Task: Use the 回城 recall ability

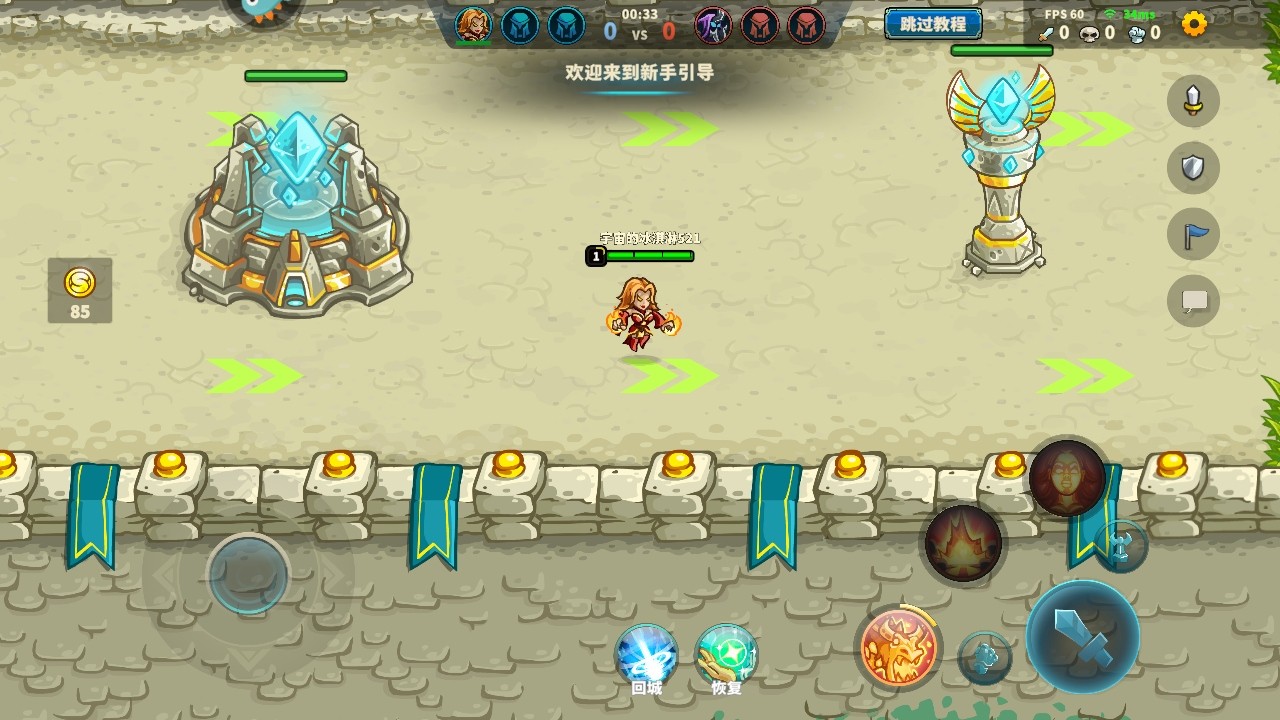Action: tap(646, 656)
